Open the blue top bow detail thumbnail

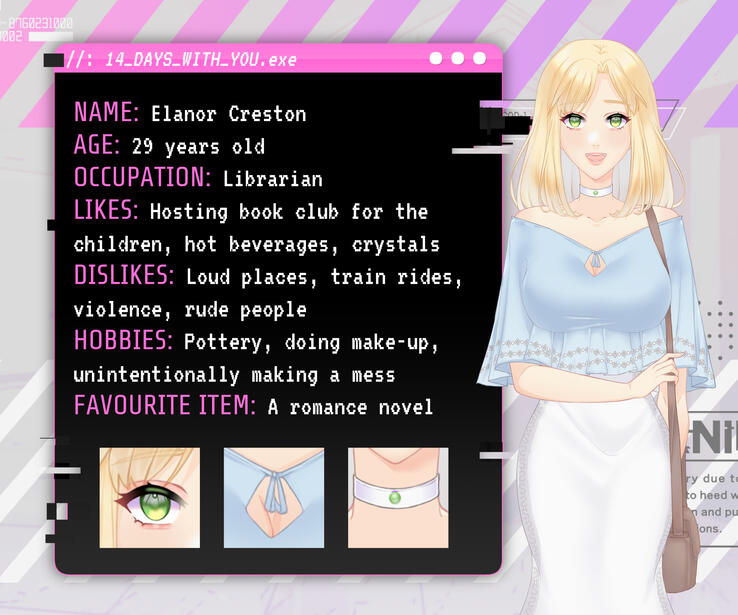click(274, 497)
